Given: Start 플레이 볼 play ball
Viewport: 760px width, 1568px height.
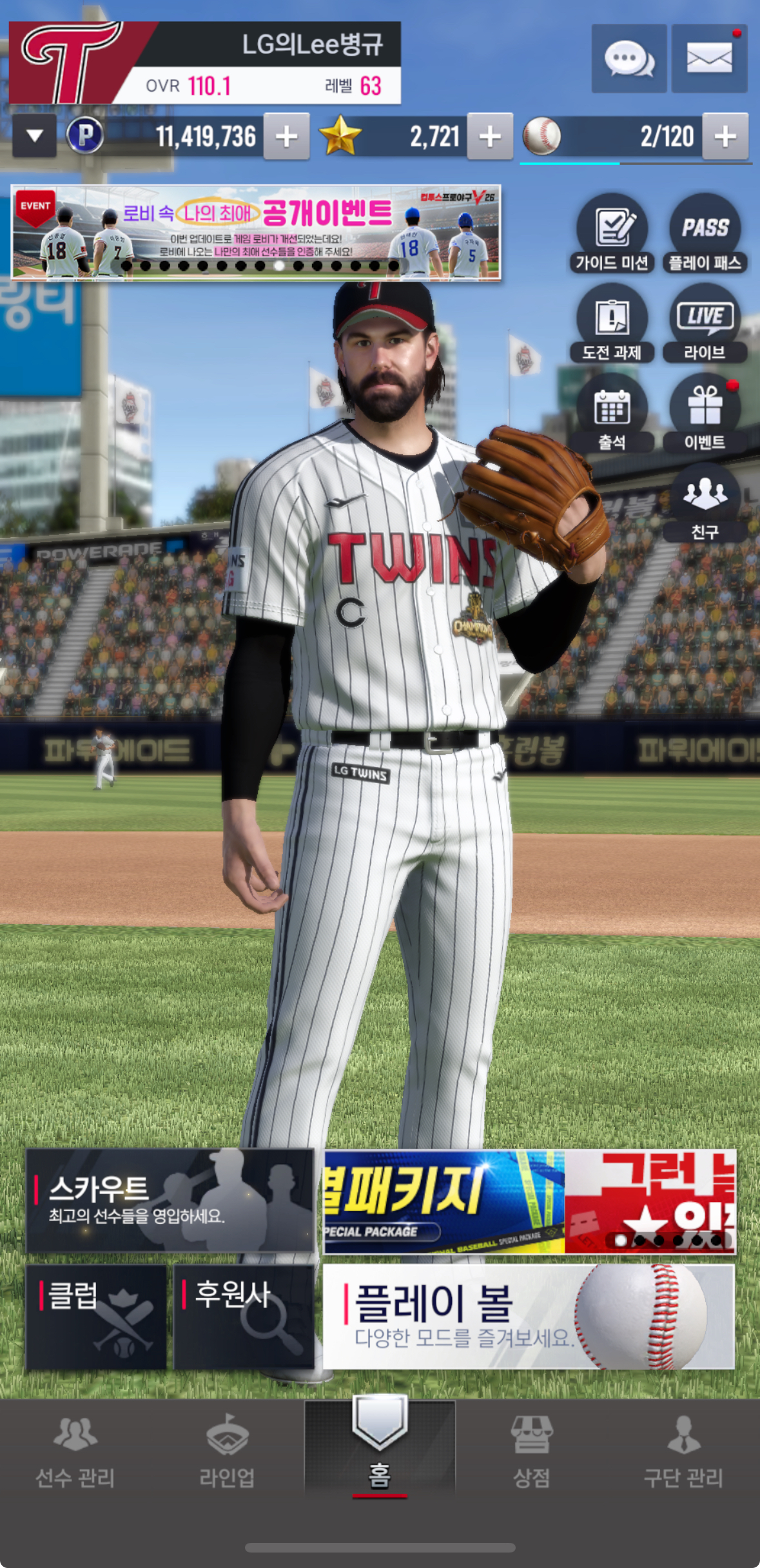Looking at the screenshot, I should click(528, 1317).
